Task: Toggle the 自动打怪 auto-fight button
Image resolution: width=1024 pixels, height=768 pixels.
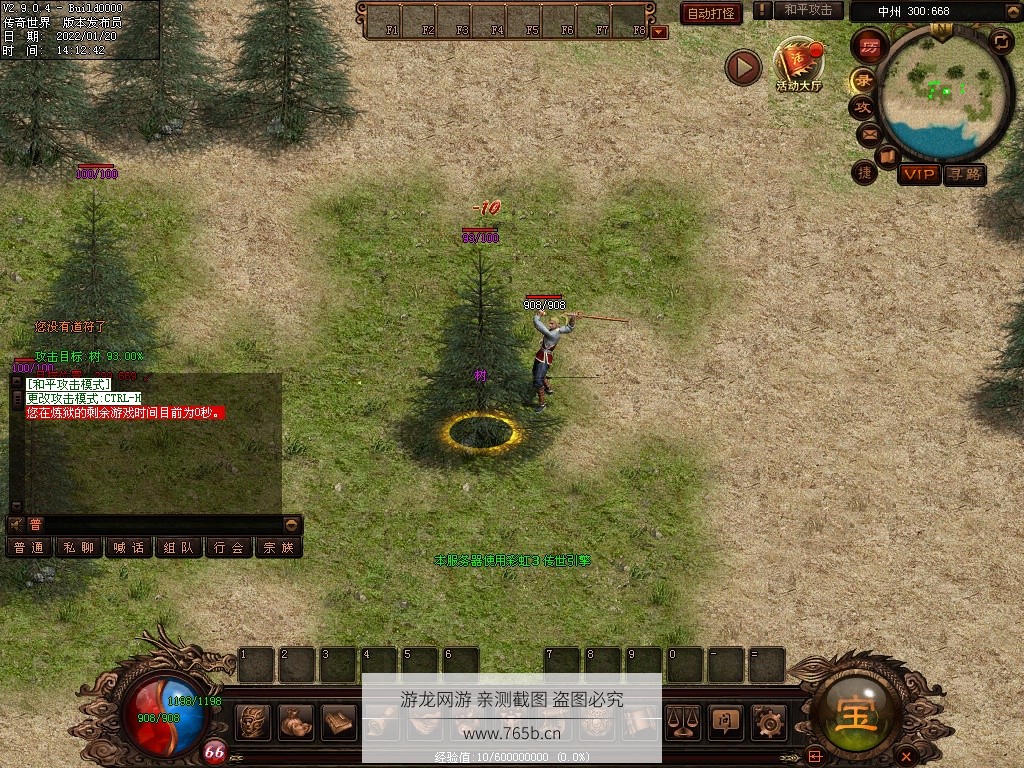Action: [711, 13]
